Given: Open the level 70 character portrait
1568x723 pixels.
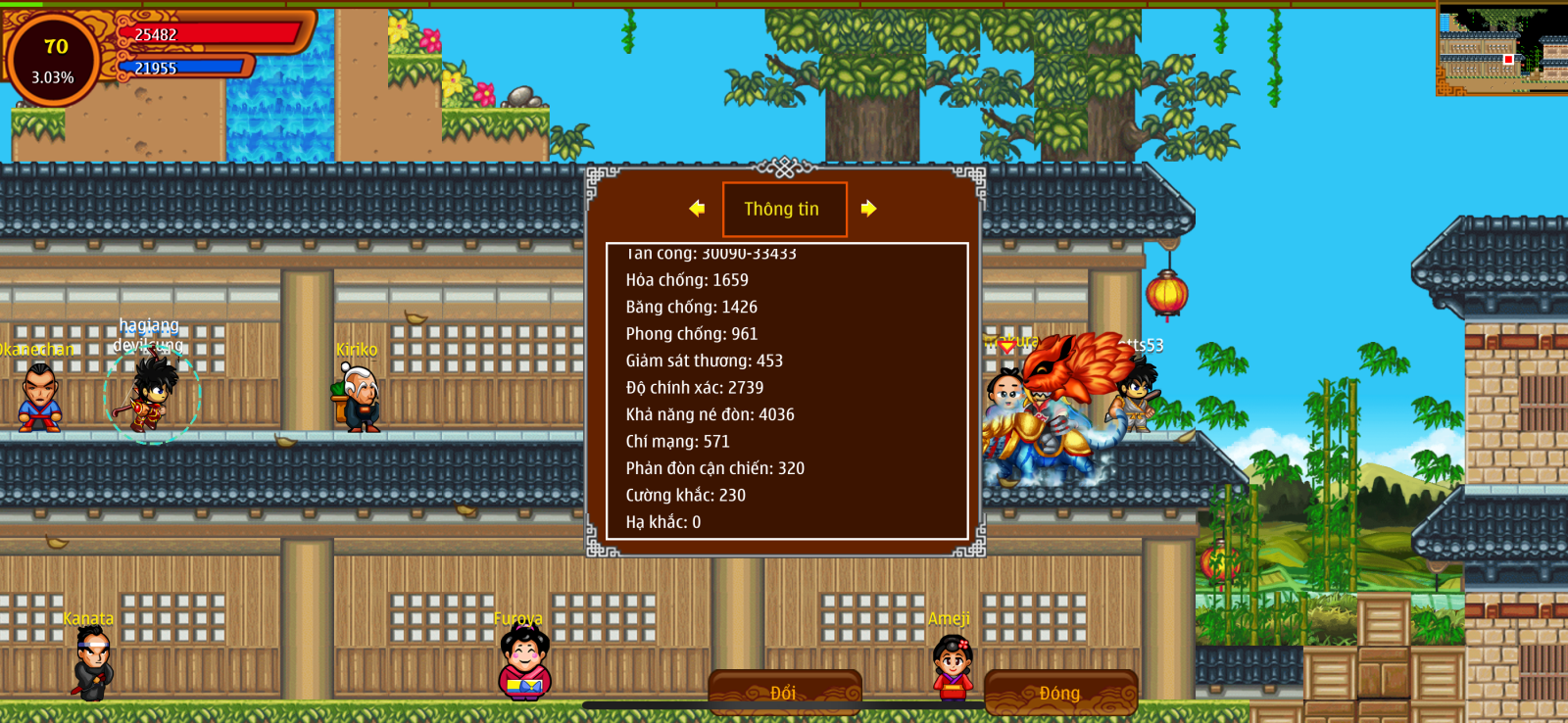Looking at the screenshot, I should coord(54,60).
